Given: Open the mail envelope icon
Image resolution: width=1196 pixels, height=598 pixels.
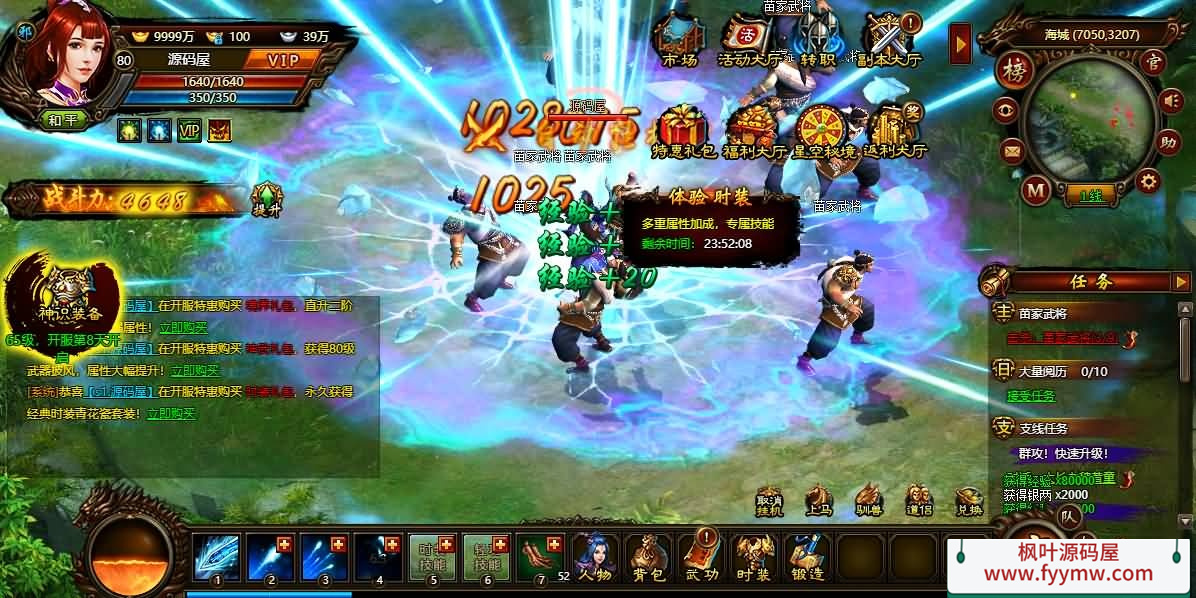Looking at the screenshot, I should point(1013,151).
